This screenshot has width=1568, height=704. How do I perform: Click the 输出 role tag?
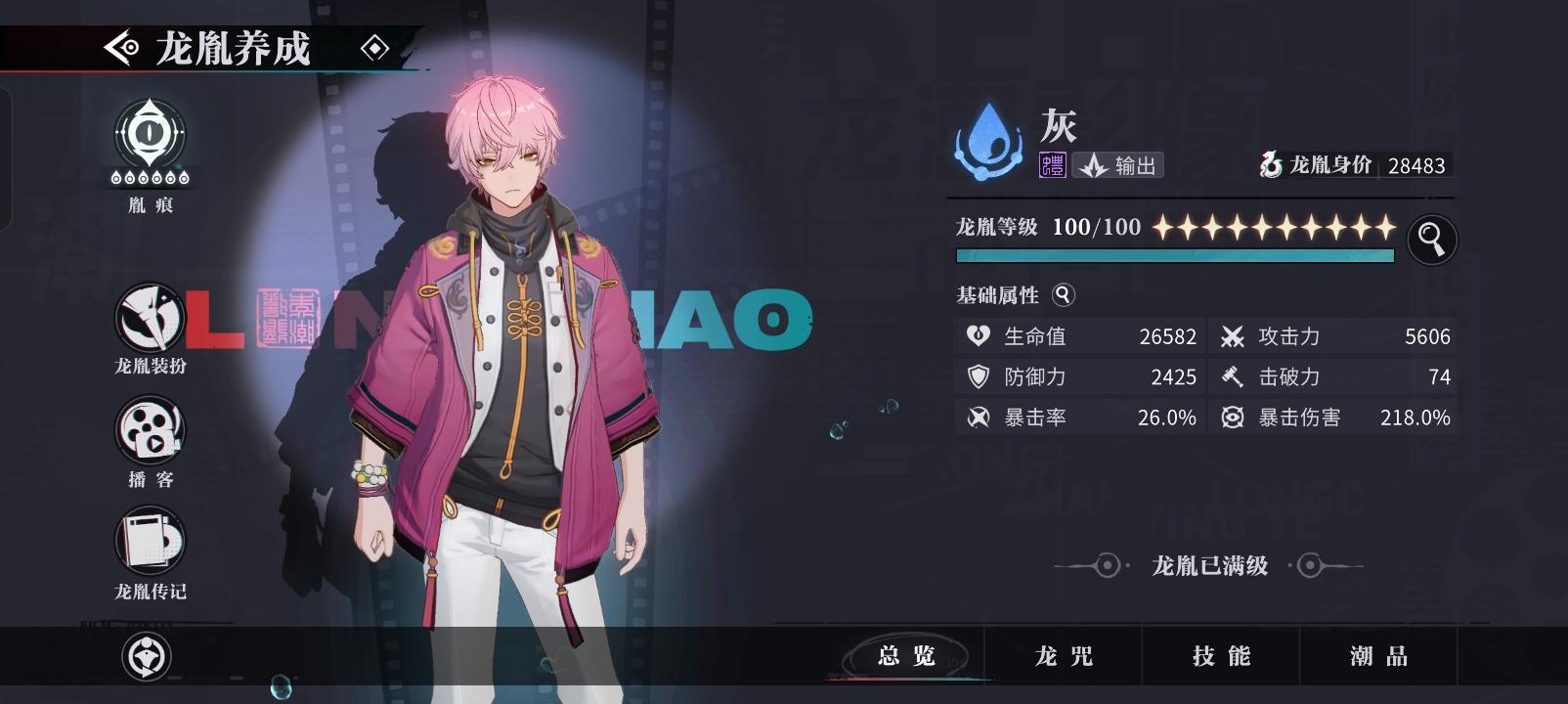pos(1120,165)
